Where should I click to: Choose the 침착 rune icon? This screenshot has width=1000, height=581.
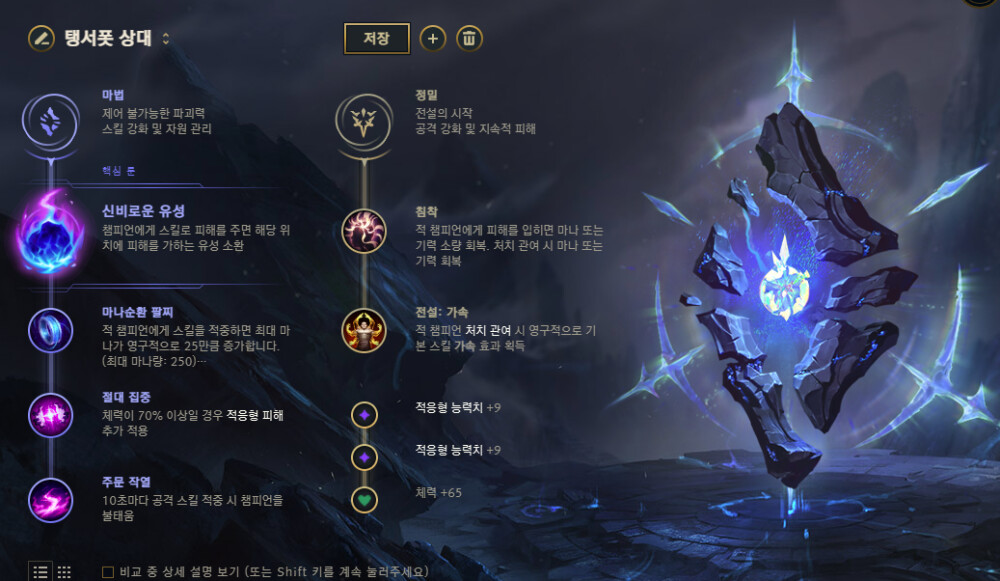[x=363, y=231]
